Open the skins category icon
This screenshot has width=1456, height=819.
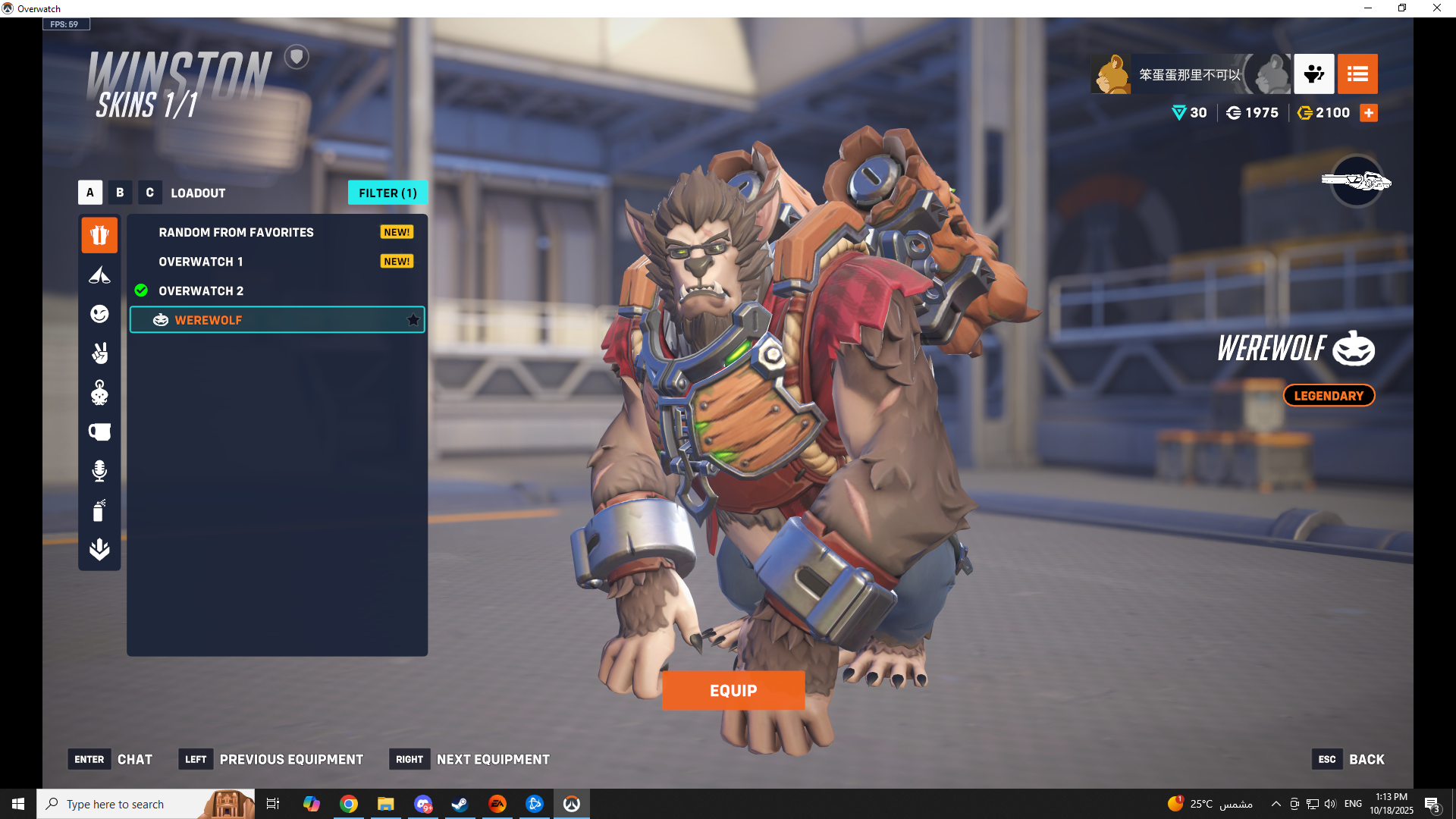click(x=99, y=235)
